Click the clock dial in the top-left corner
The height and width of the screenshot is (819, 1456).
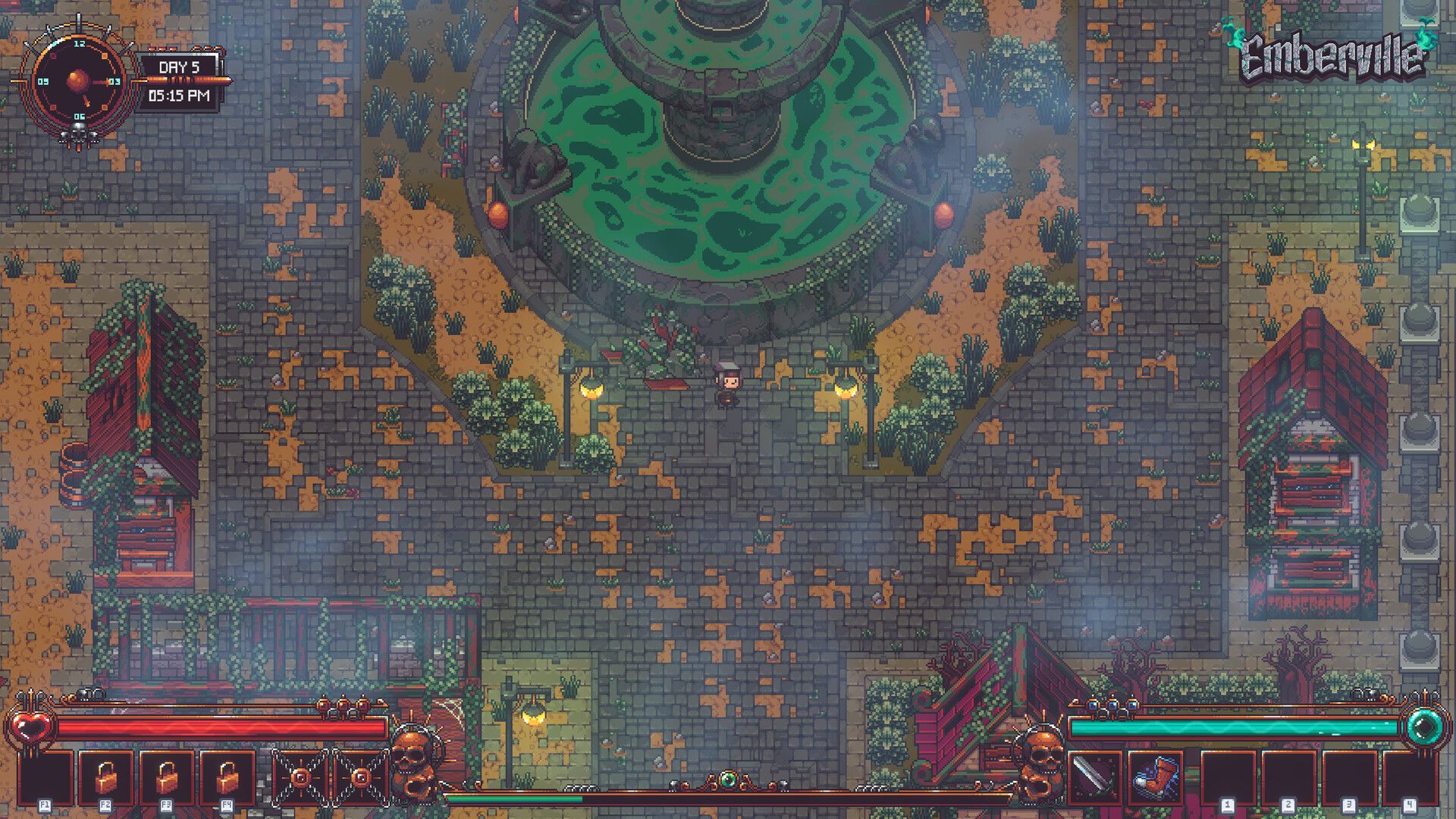tap(80, 80)
